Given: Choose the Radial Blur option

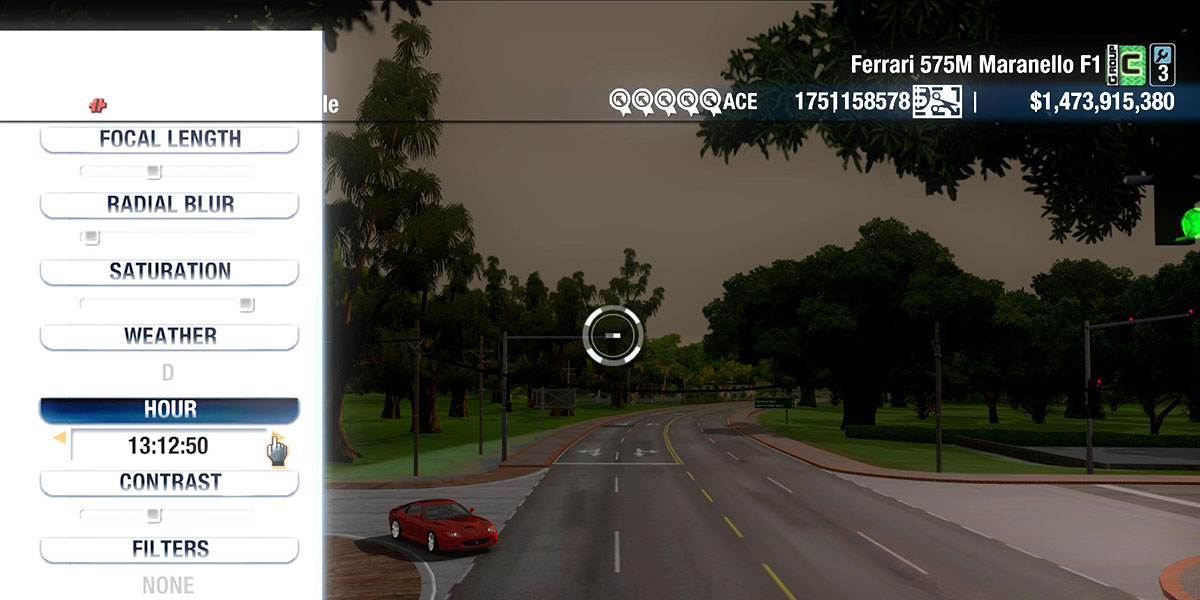Looking at the screenshot, I should [x=169, y=205].
